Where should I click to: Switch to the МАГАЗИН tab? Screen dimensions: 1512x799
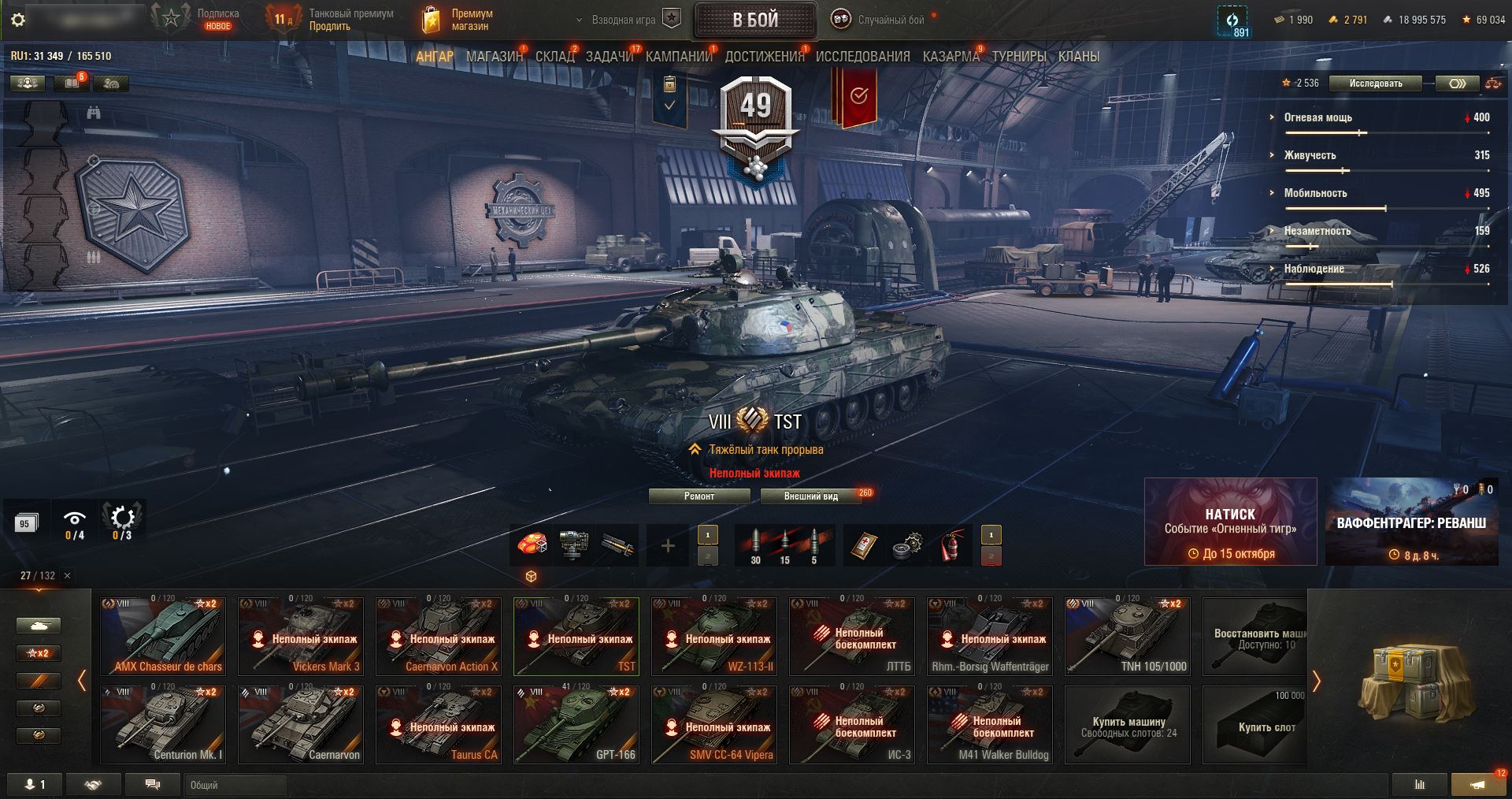point(494,57)
